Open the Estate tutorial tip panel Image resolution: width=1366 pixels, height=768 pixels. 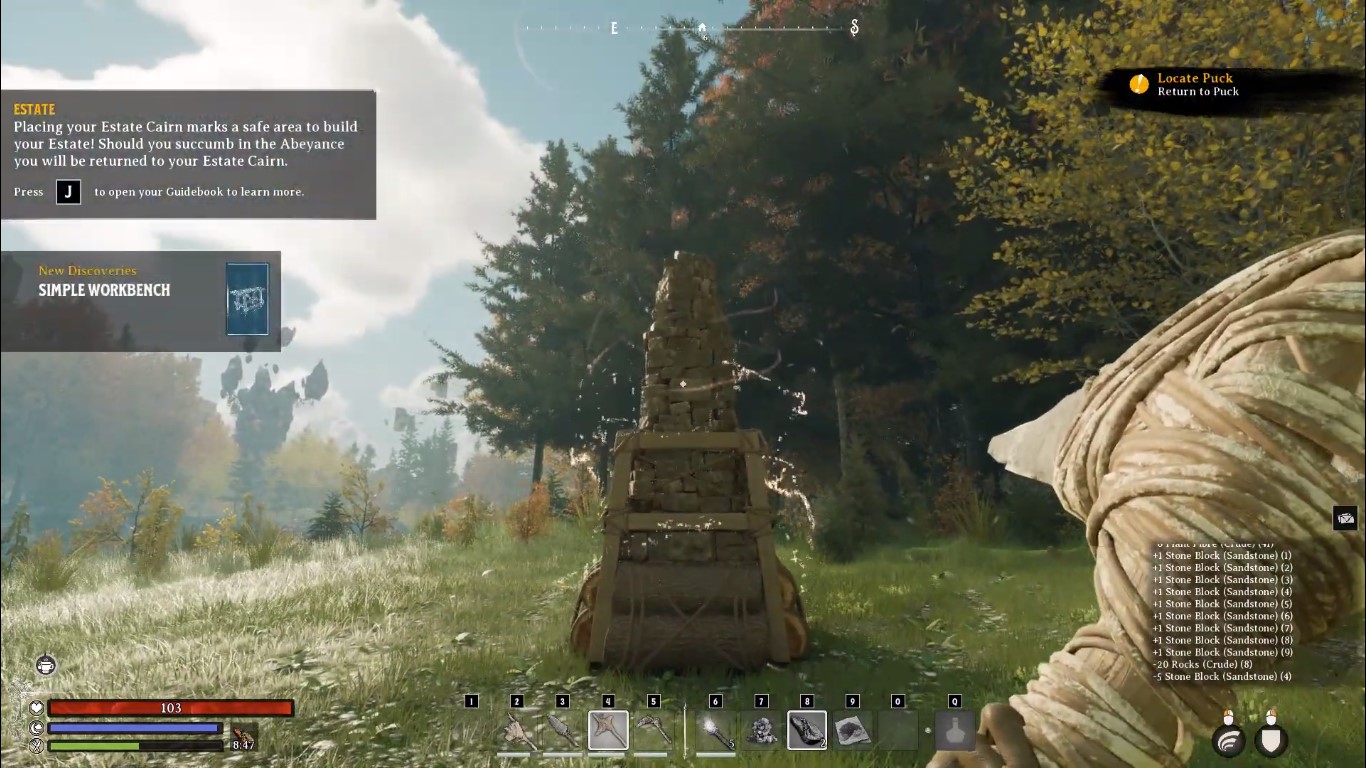pyautogui.click(x=188, y=155)
